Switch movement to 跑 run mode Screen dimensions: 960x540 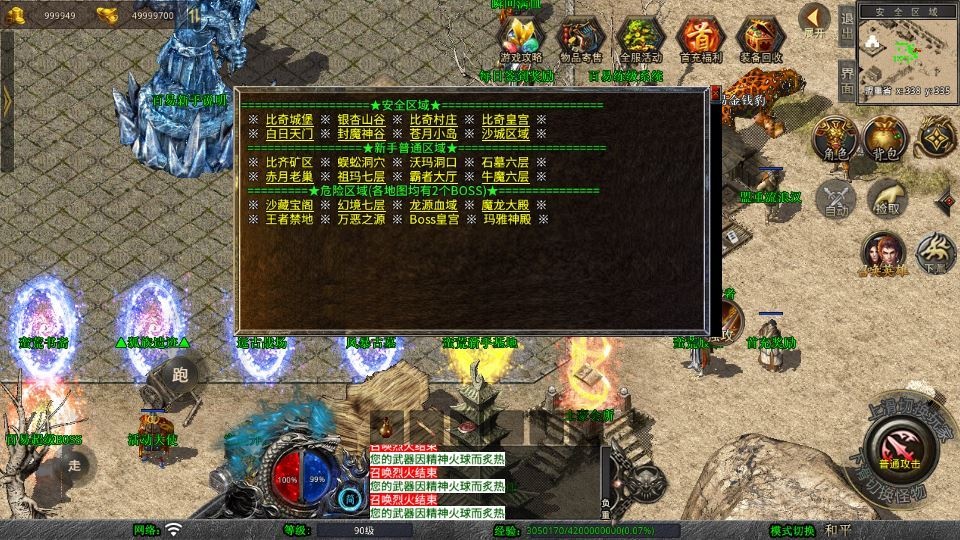coord(181,375)
